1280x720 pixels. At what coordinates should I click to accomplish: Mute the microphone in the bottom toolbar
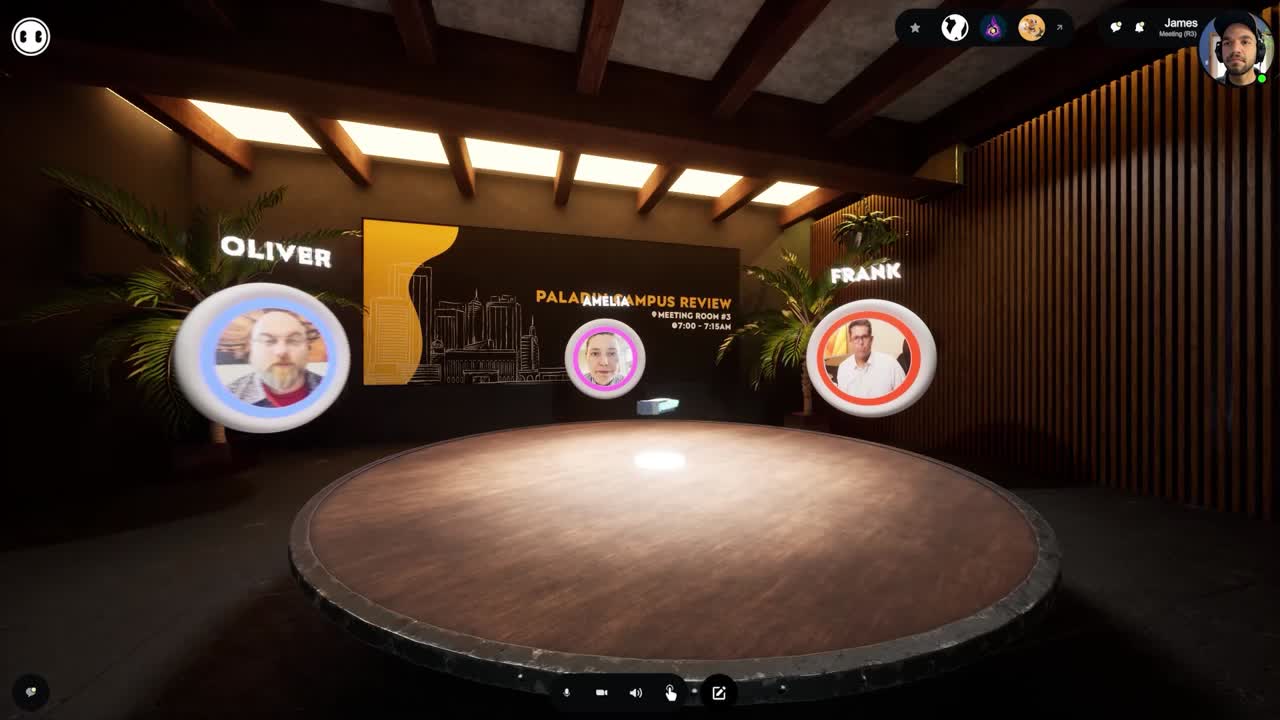click(x=567, y=692)
